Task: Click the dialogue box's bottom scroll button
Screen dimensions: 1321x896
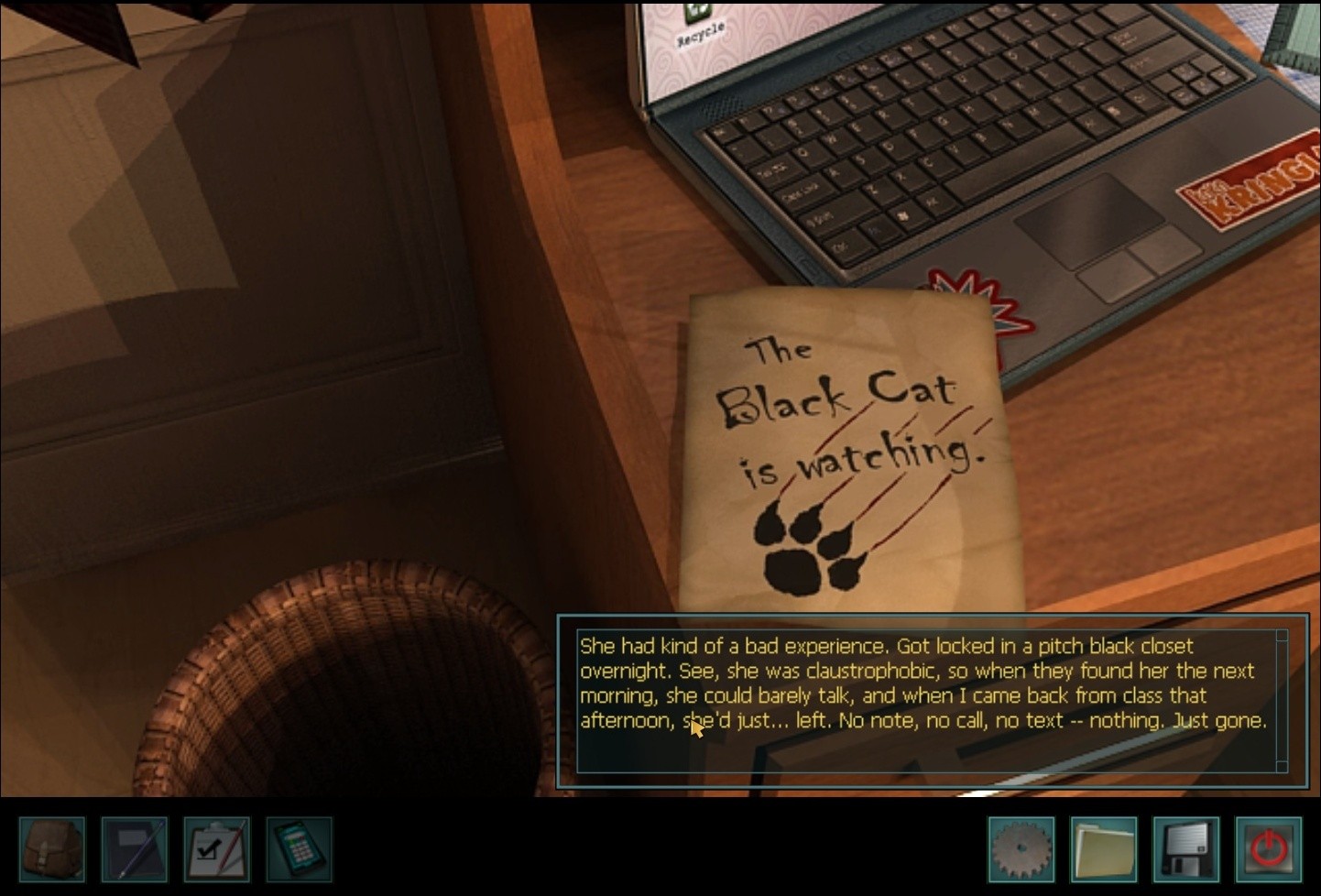Action: [1282, 766]
